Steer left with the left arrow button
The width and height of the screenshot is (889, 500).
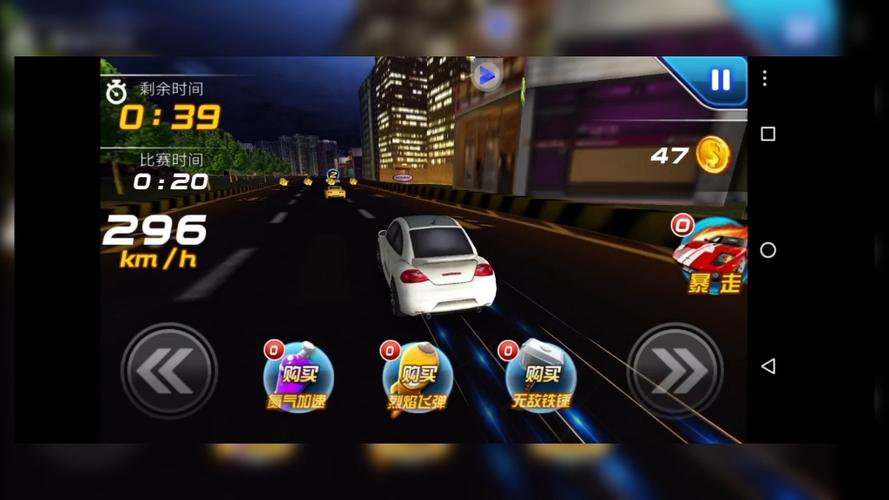pyautogui.click(x=169, y=371)
